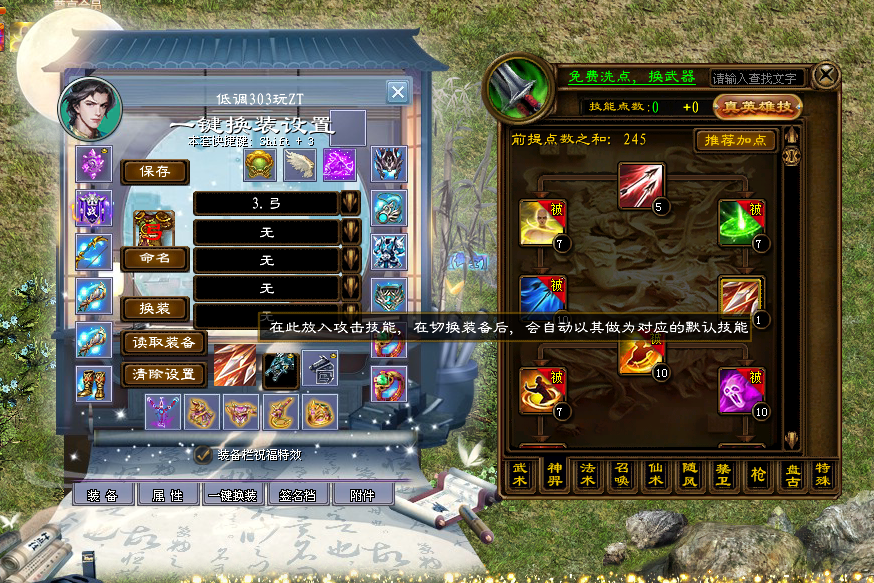Switch to the 装备 (Equipment) tab
The width and height of the screenshot is (874, 583).
tap(103, 495)
